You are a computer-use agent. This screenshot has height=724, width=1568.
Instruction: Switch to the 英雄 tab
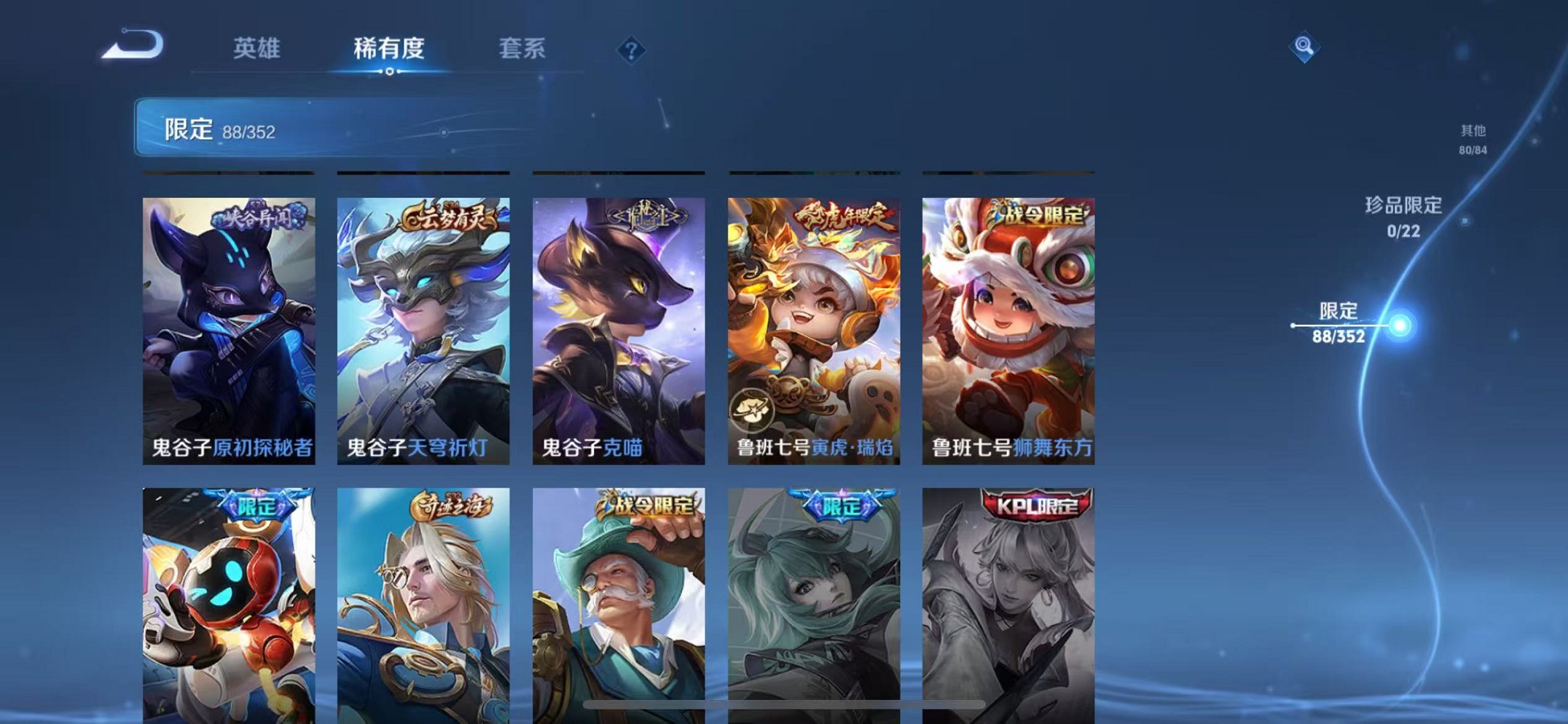coord(254,48)
